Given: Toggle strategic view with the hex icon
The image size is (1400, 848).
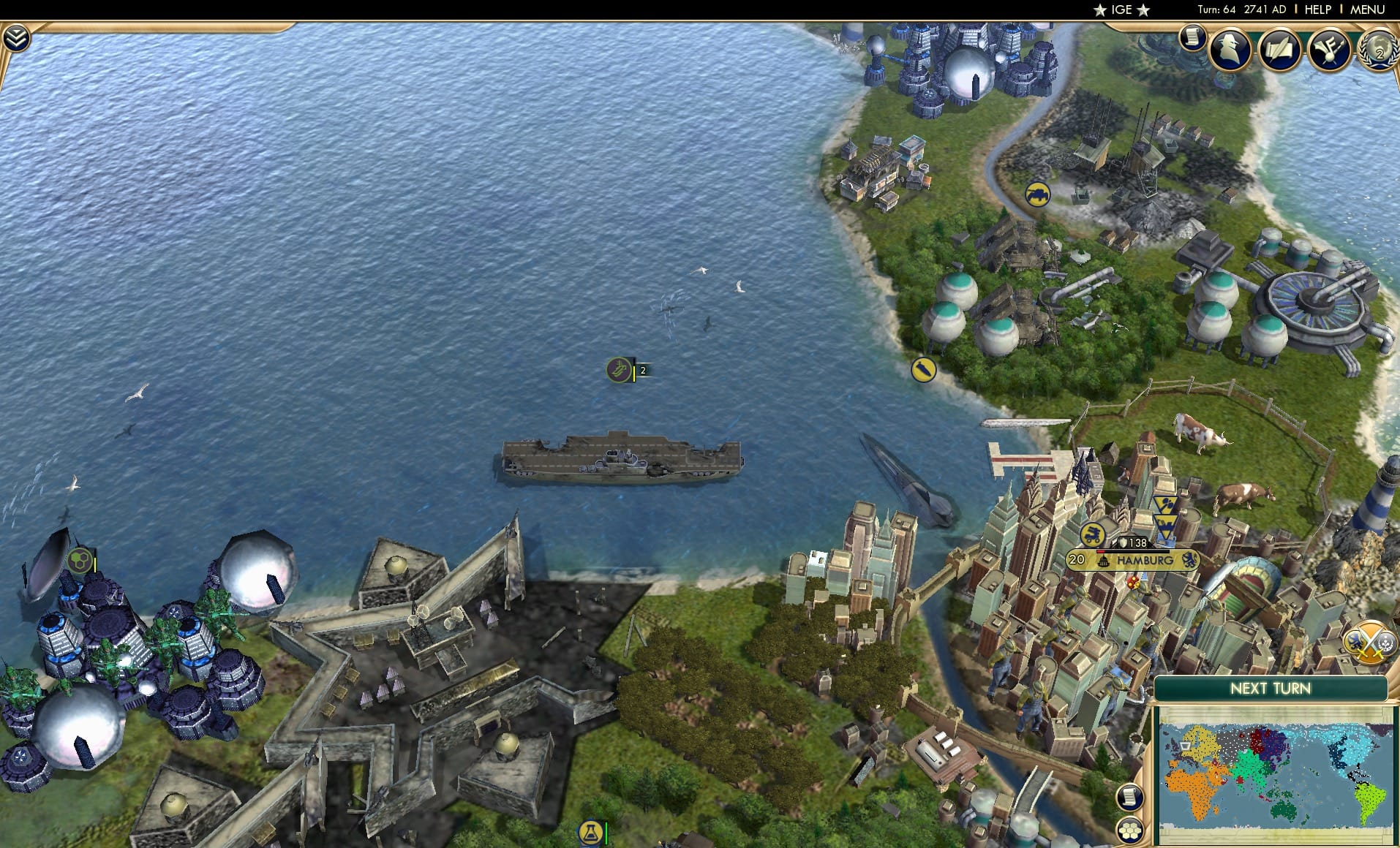Looking at the screenshot, I should pos(1131,830).
